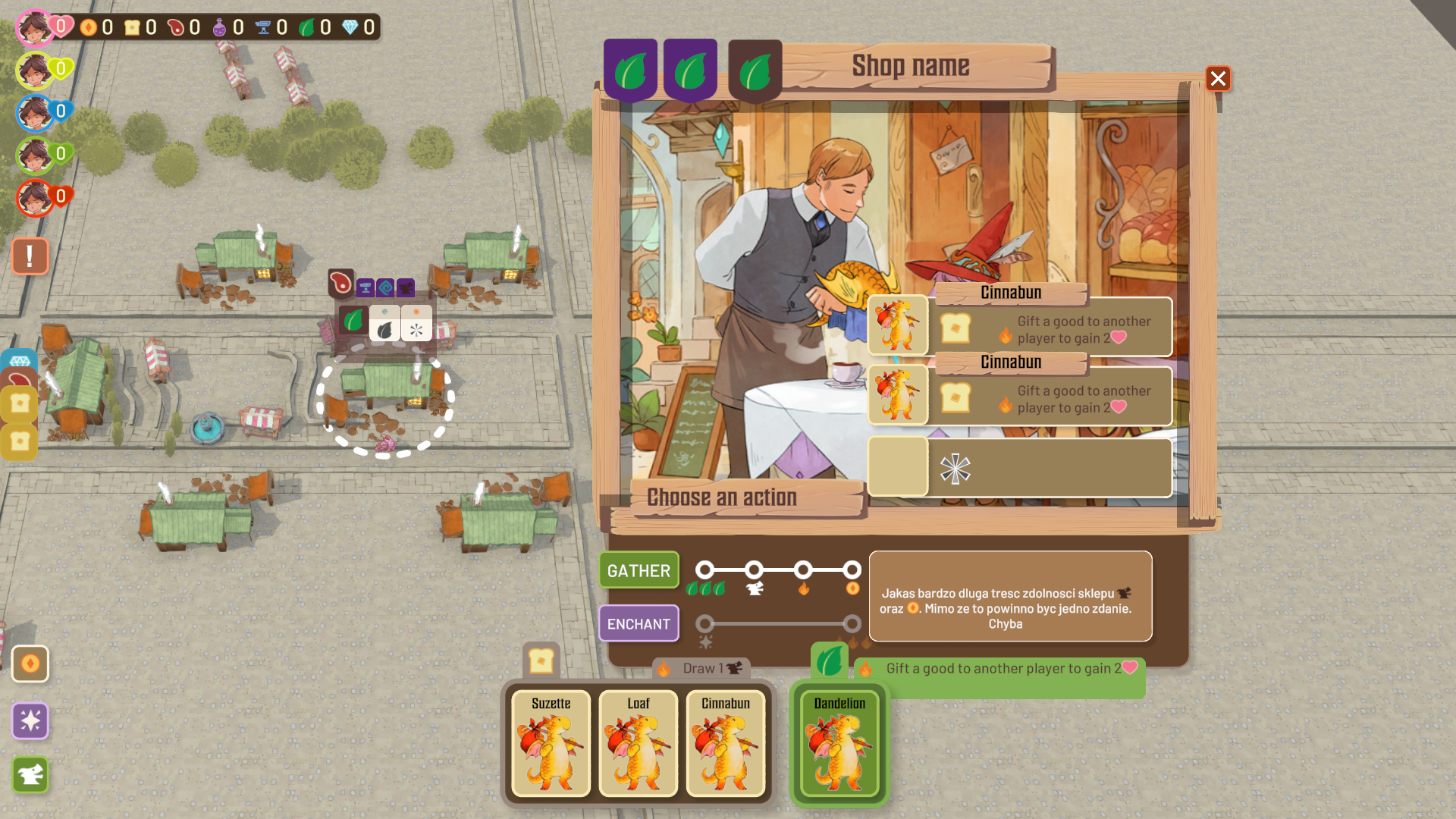Select the red player portrait
The image size is (1456, 819).
[x=34, y=199]
